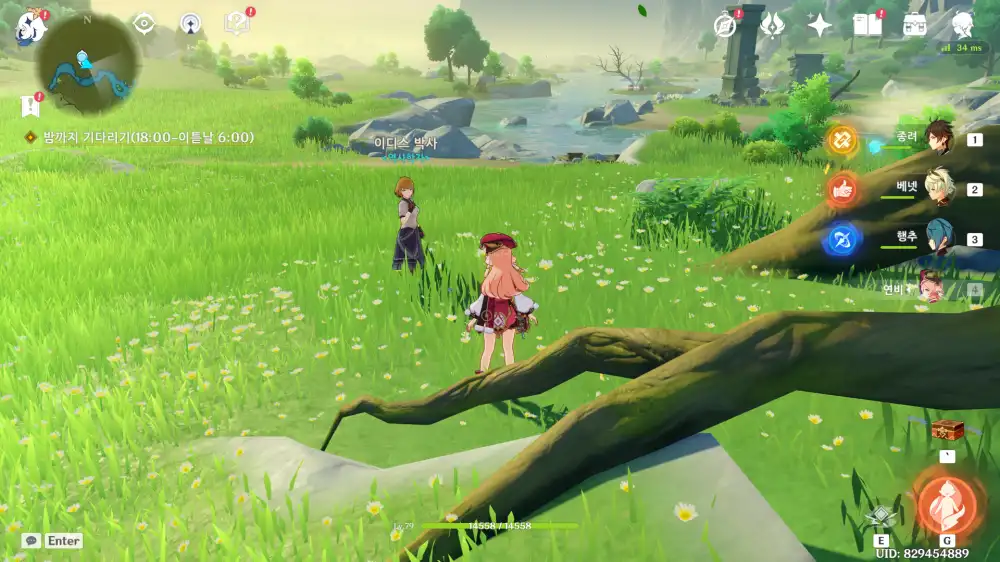
Task: Open the battle pass wings icon
Action: click(772, 25)
